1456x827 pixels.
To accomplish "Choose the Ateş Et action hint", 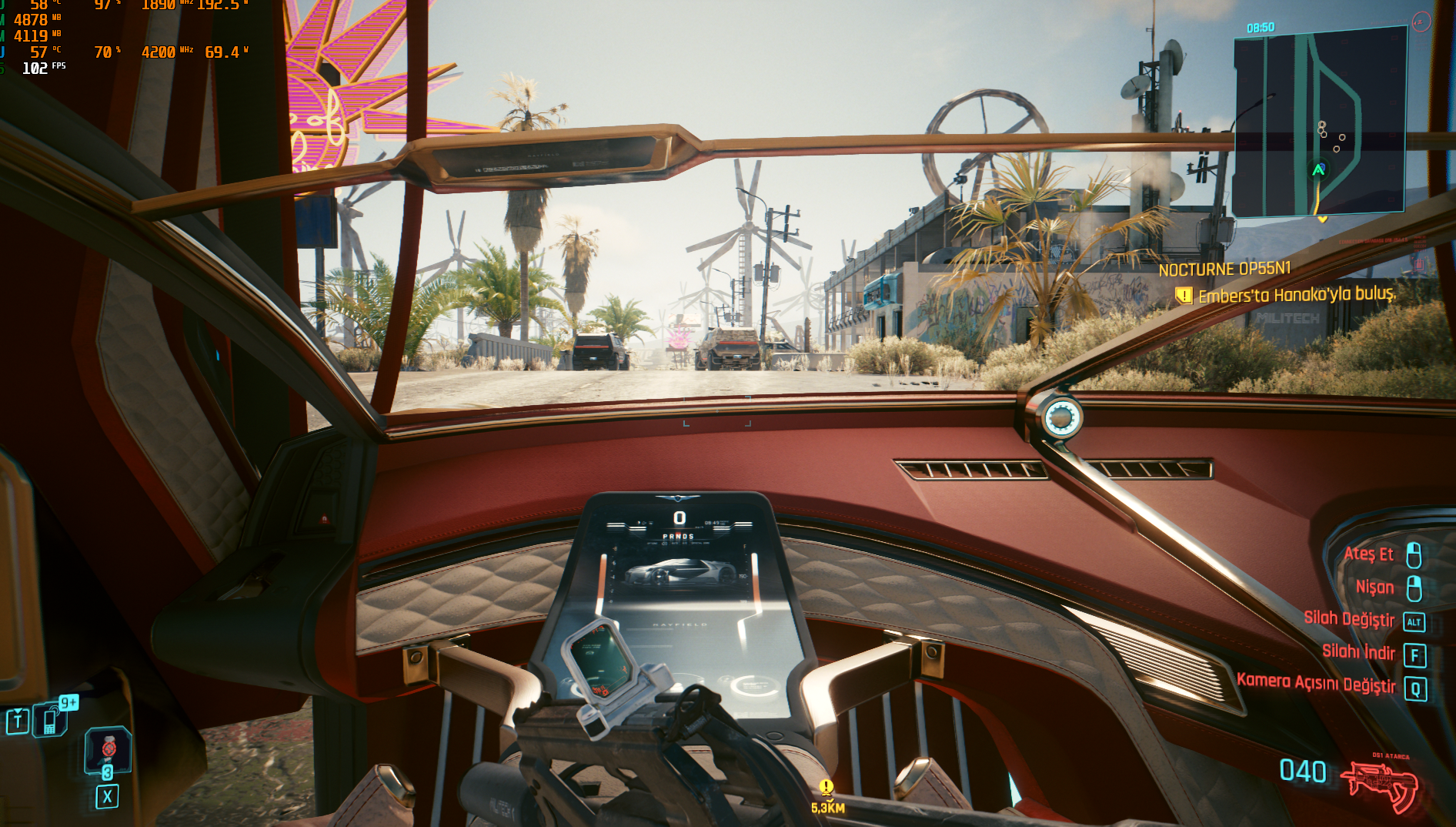I will [1368, 554].
